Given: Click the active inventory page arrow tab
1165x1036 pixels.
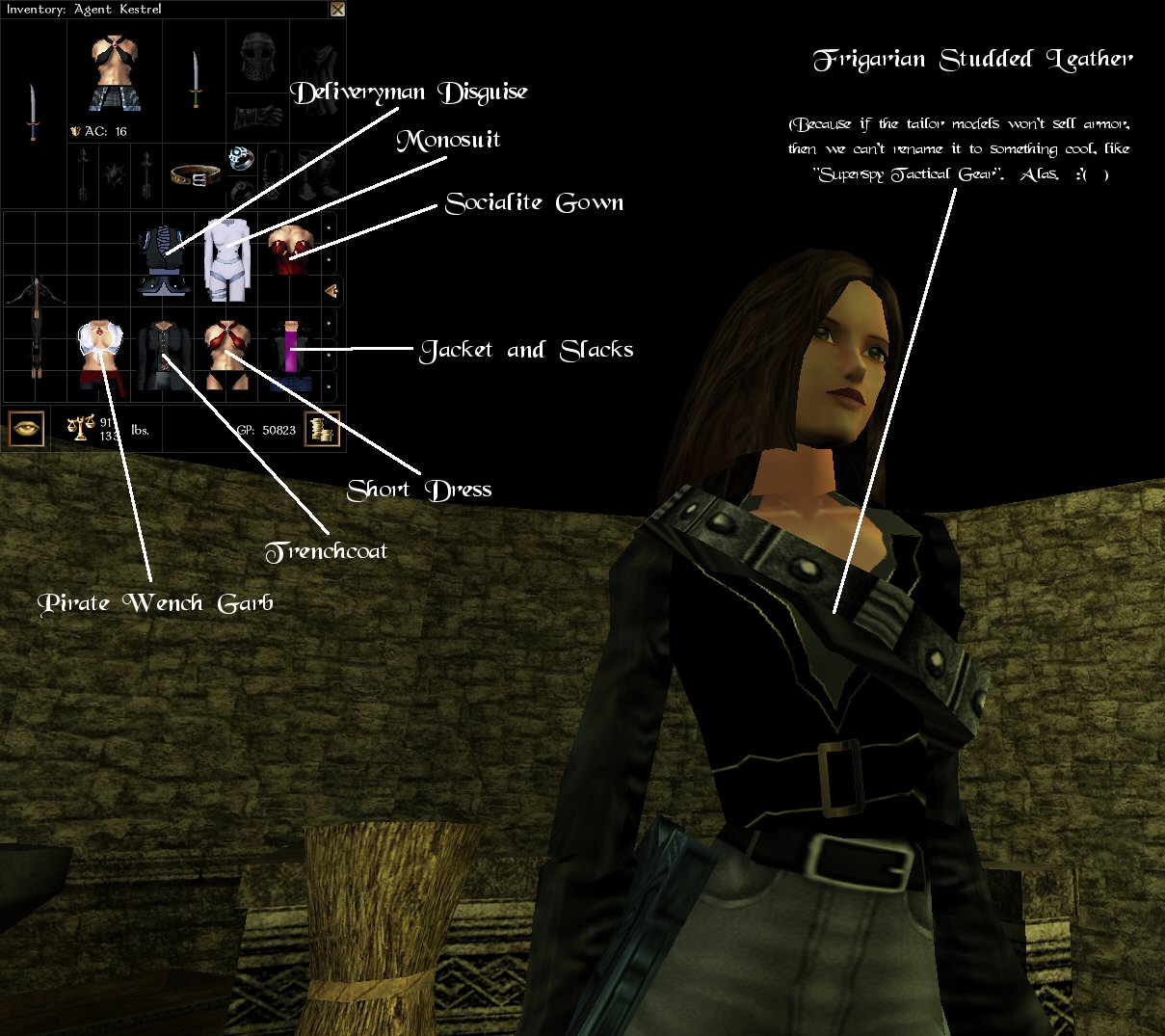Looking at the screenshot, I should click(331, 290).
